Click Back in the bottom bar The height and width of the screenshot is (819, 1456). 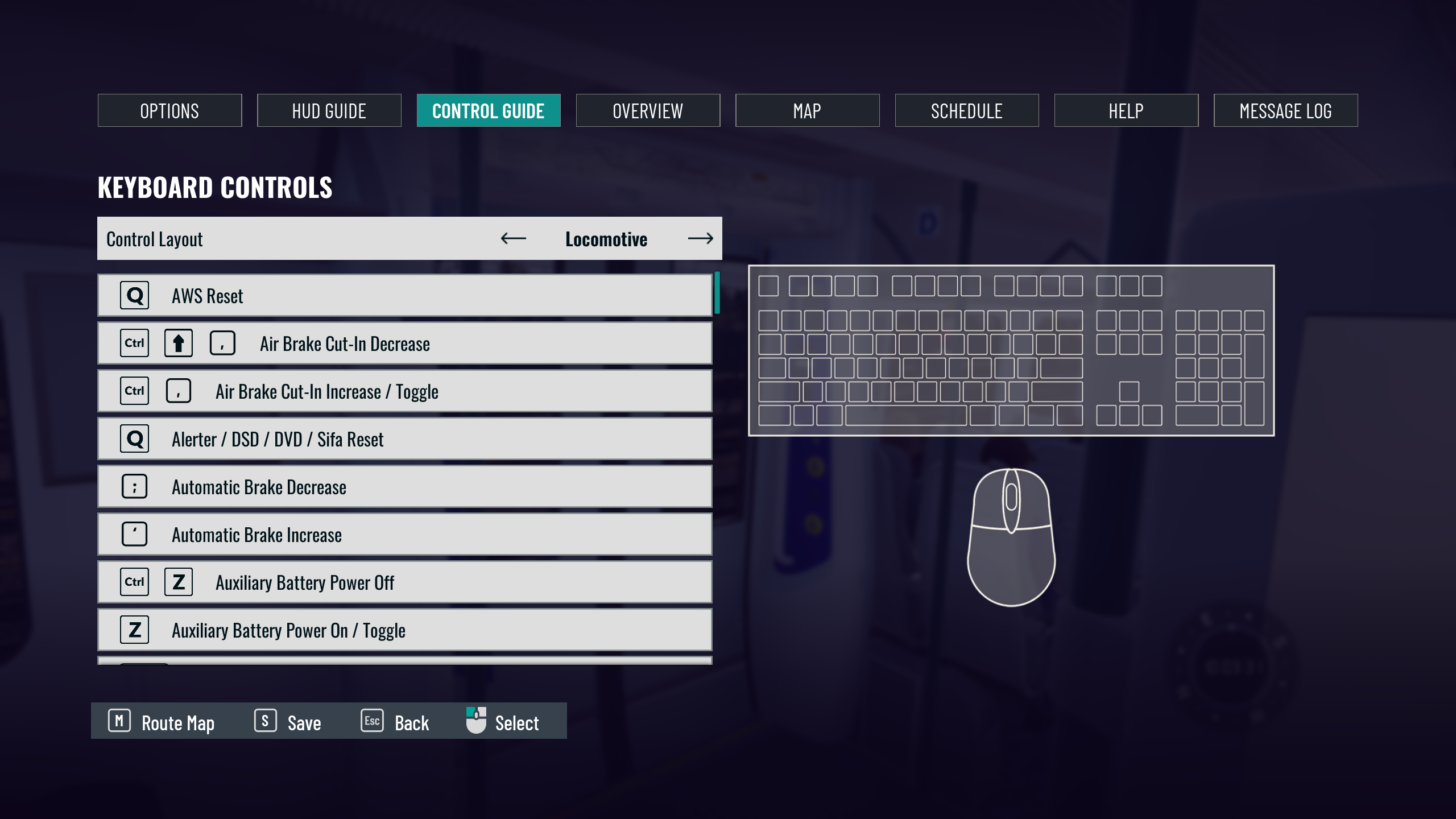click(x=398, y=722)
